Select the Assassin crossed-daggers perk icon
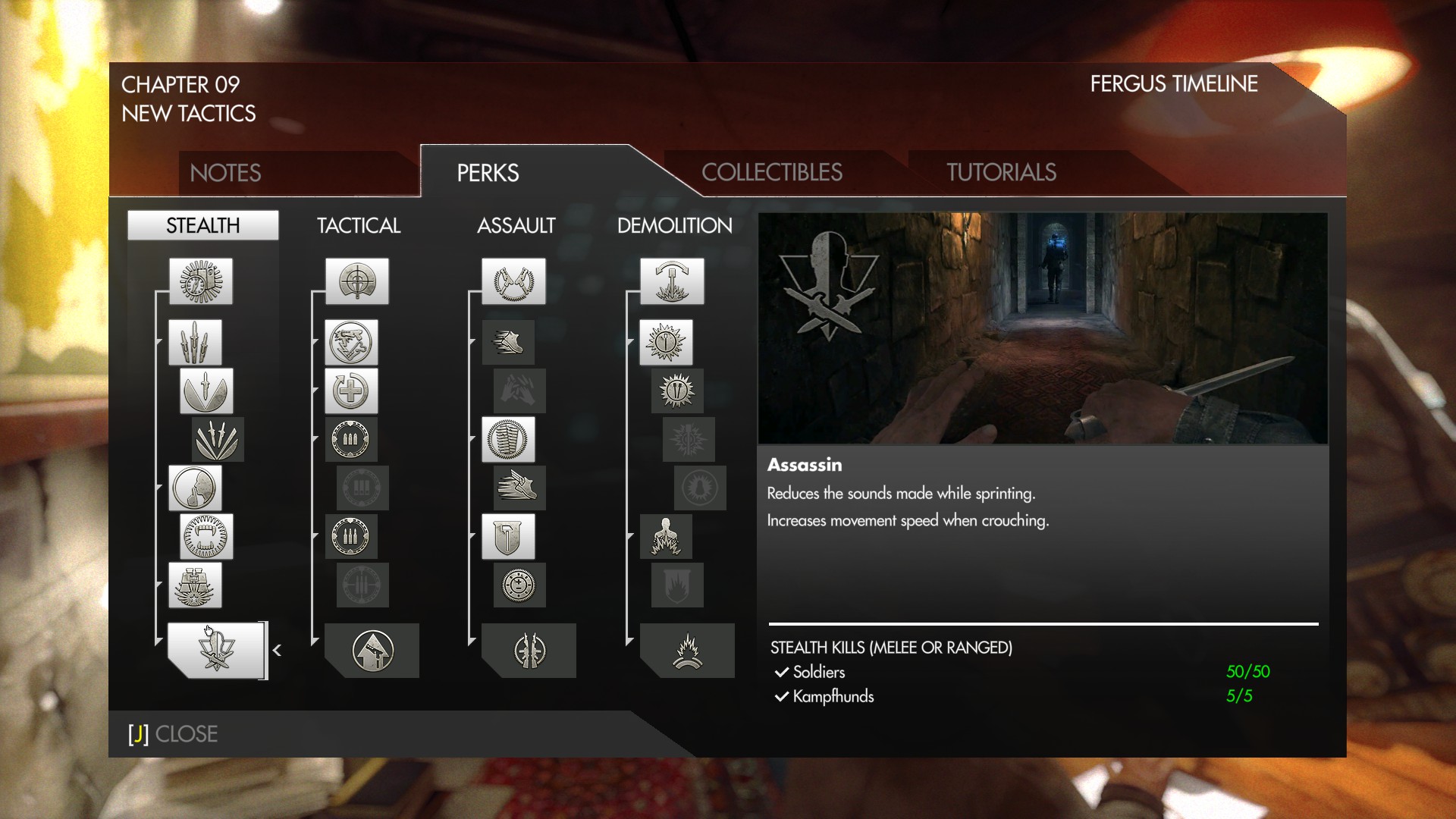This screenshot has height=819, width=1456. (x=215, y=650)
